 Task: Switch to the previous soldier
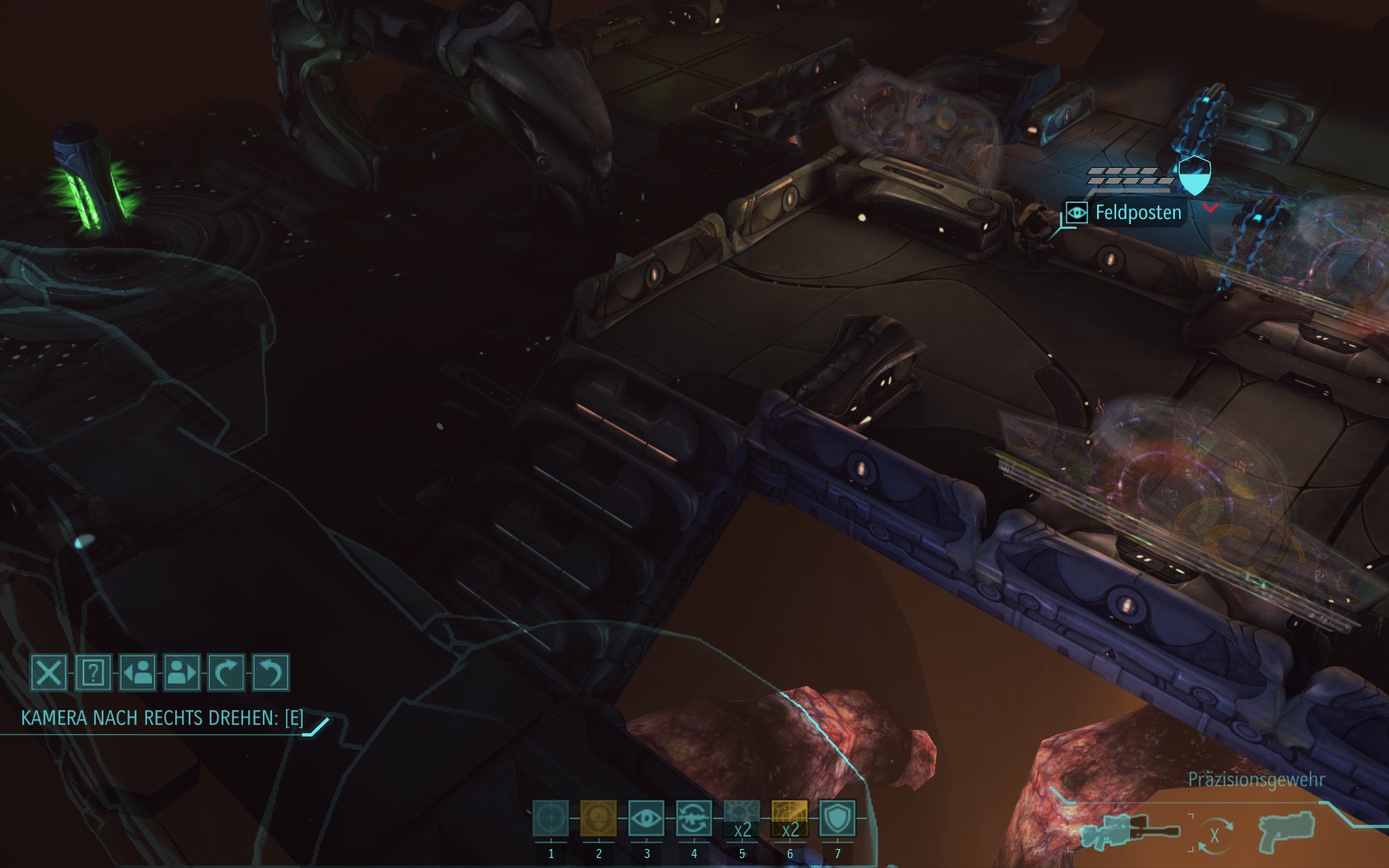[137, 673]
